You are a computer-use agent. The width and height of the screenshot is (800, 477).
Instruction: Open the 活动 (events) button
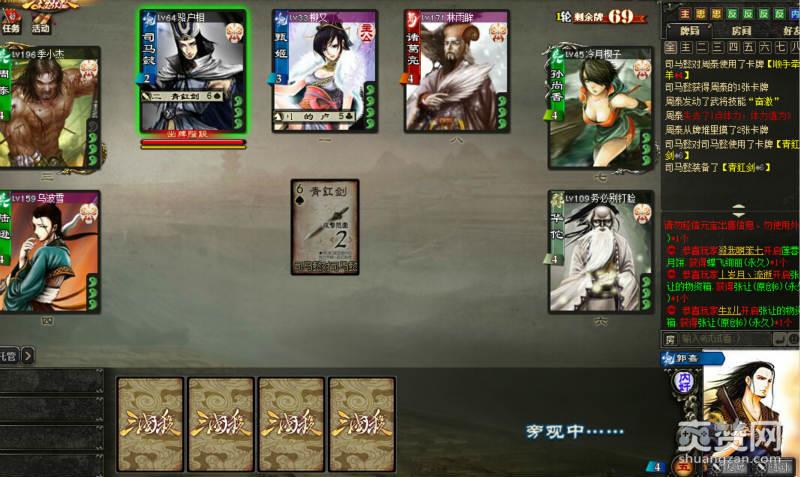[41, 29]
